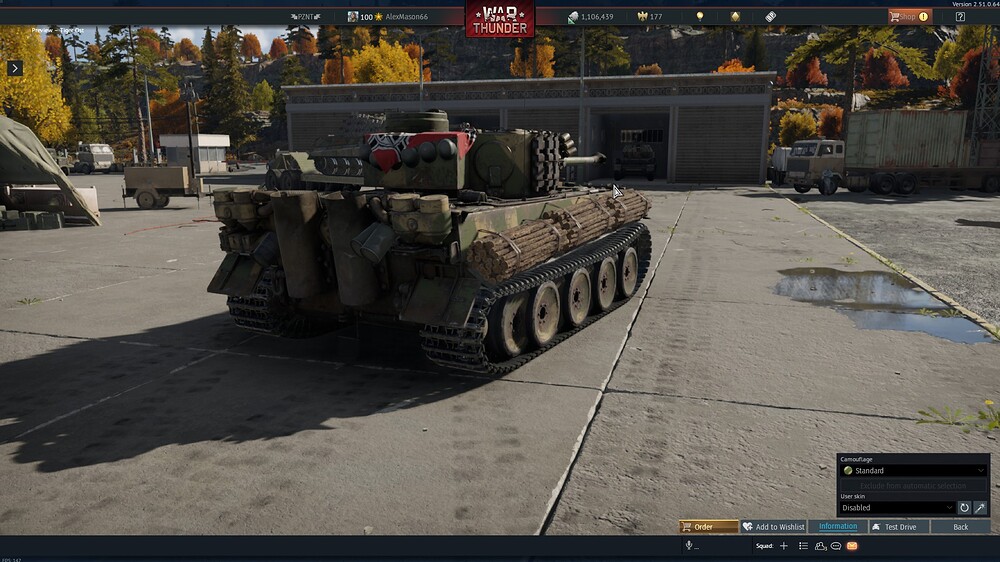Refresh the user skin list

click(x=964, y=508)
